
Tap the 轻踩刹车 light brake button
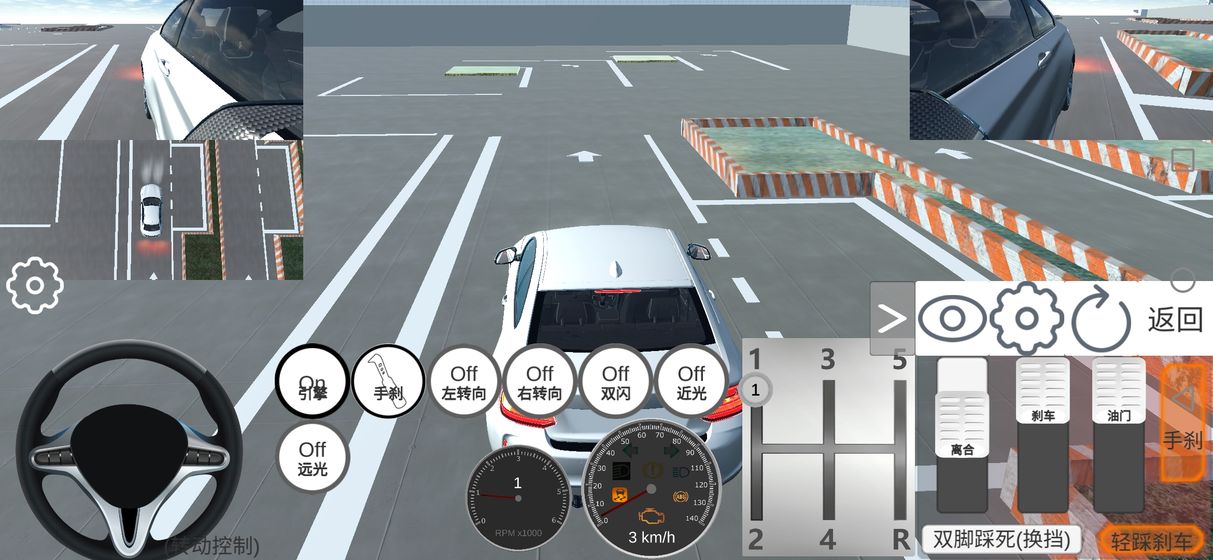click(x=1150, y=538)
